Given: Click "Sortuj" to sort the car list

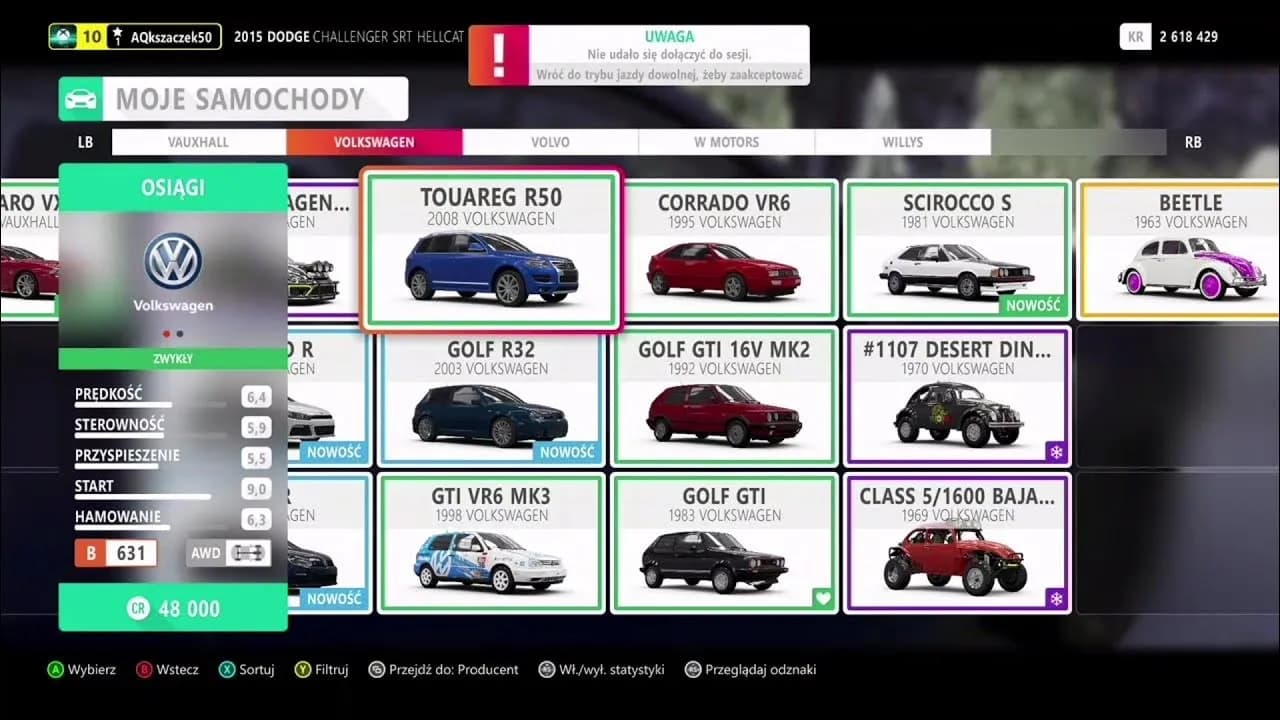Looking at the screenshot, I should click(246, 669).
